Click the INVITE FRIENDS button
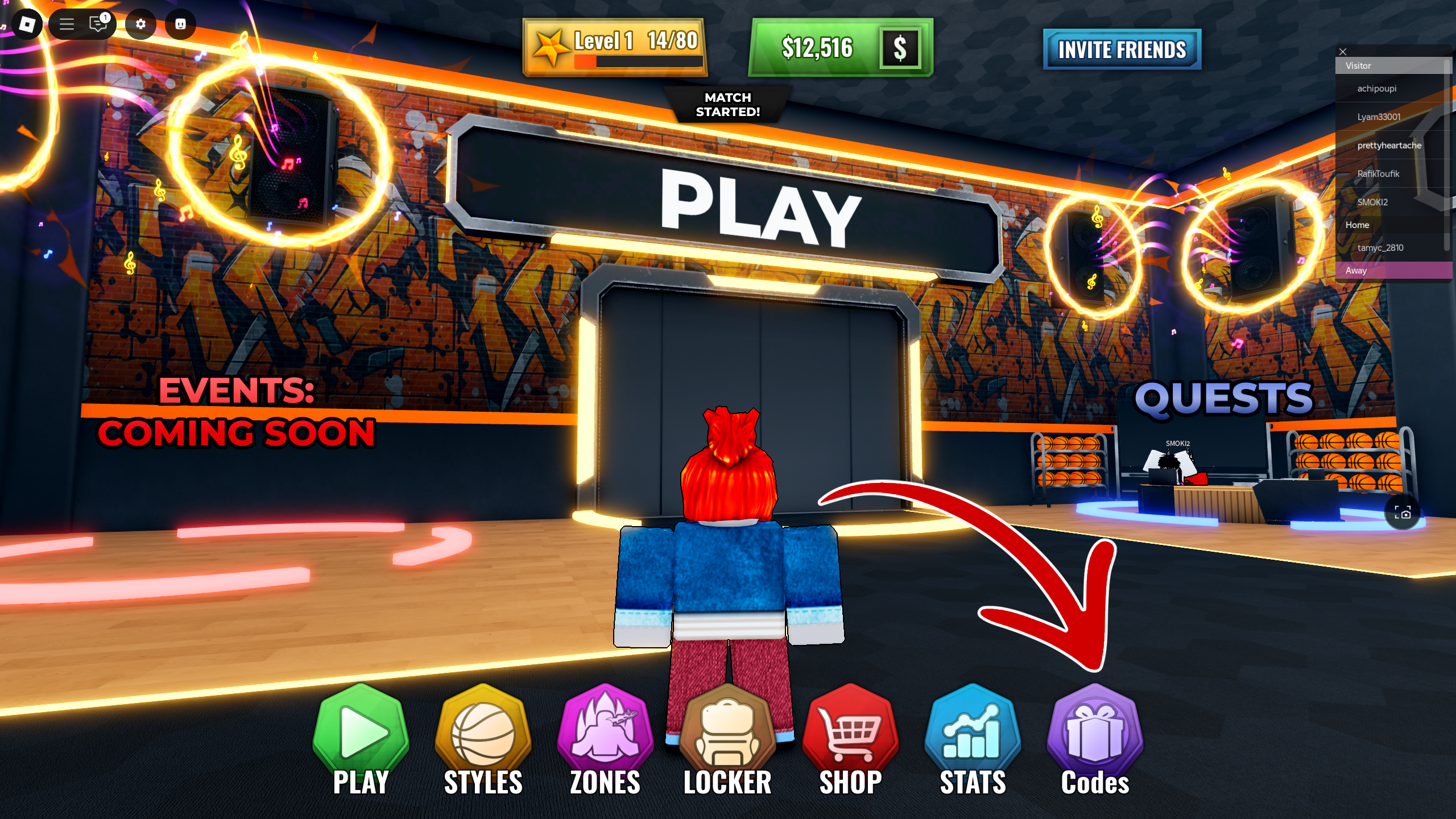1456x819 pixels. pyautogui.click(x=1122, y=50)
